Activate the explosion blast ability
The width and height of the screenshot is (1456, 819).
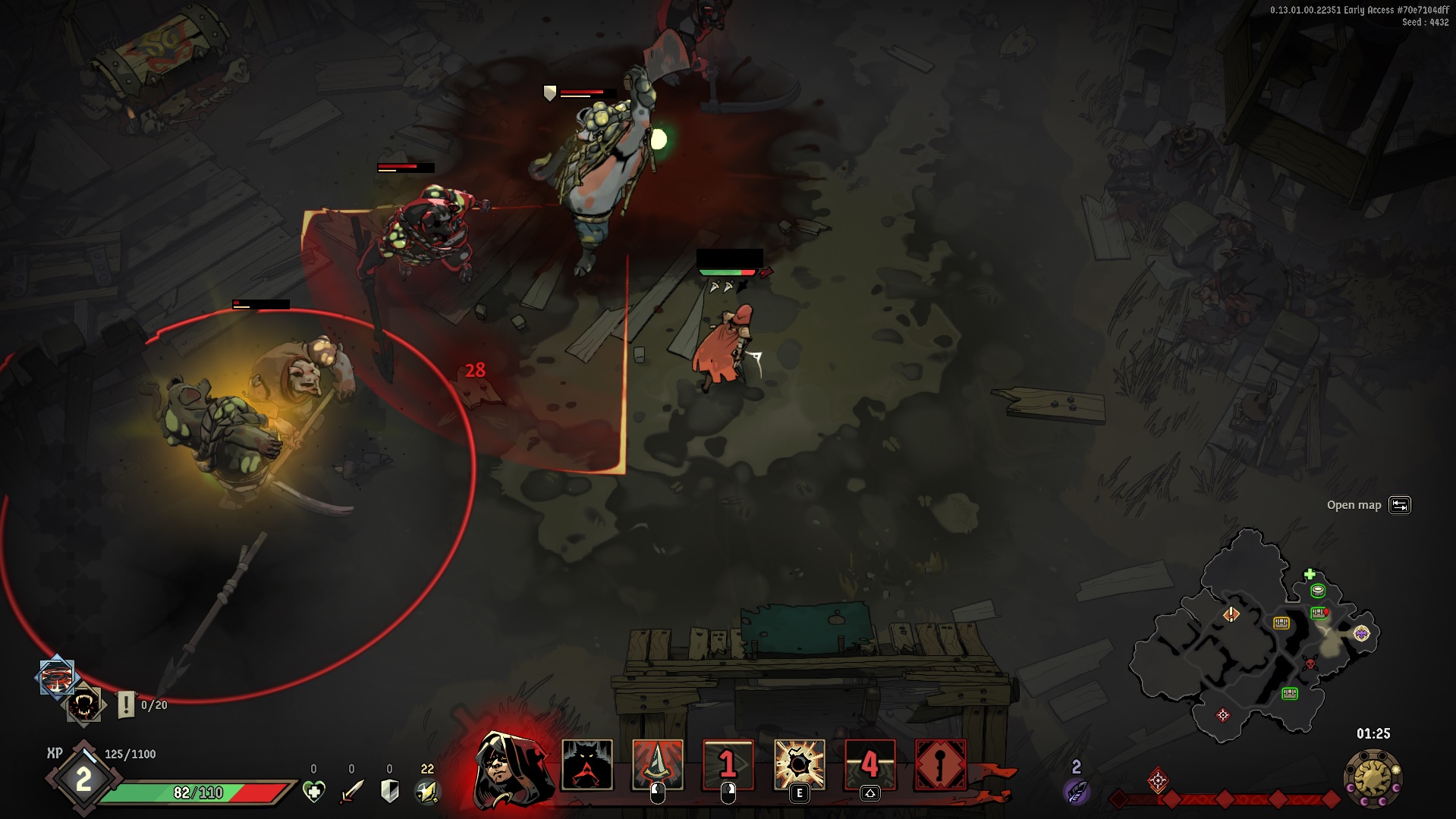click(x=799, y=765)
